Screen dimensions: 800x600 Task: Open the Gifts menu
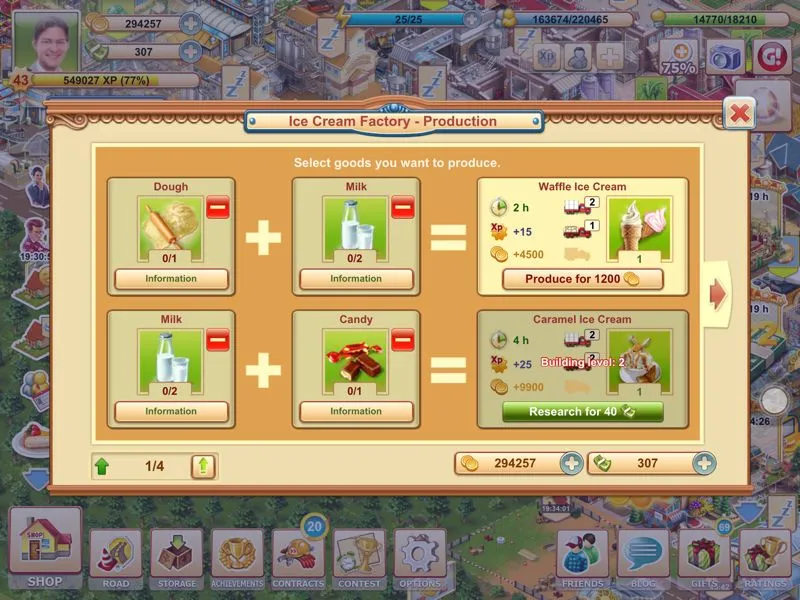click(704, 557)
